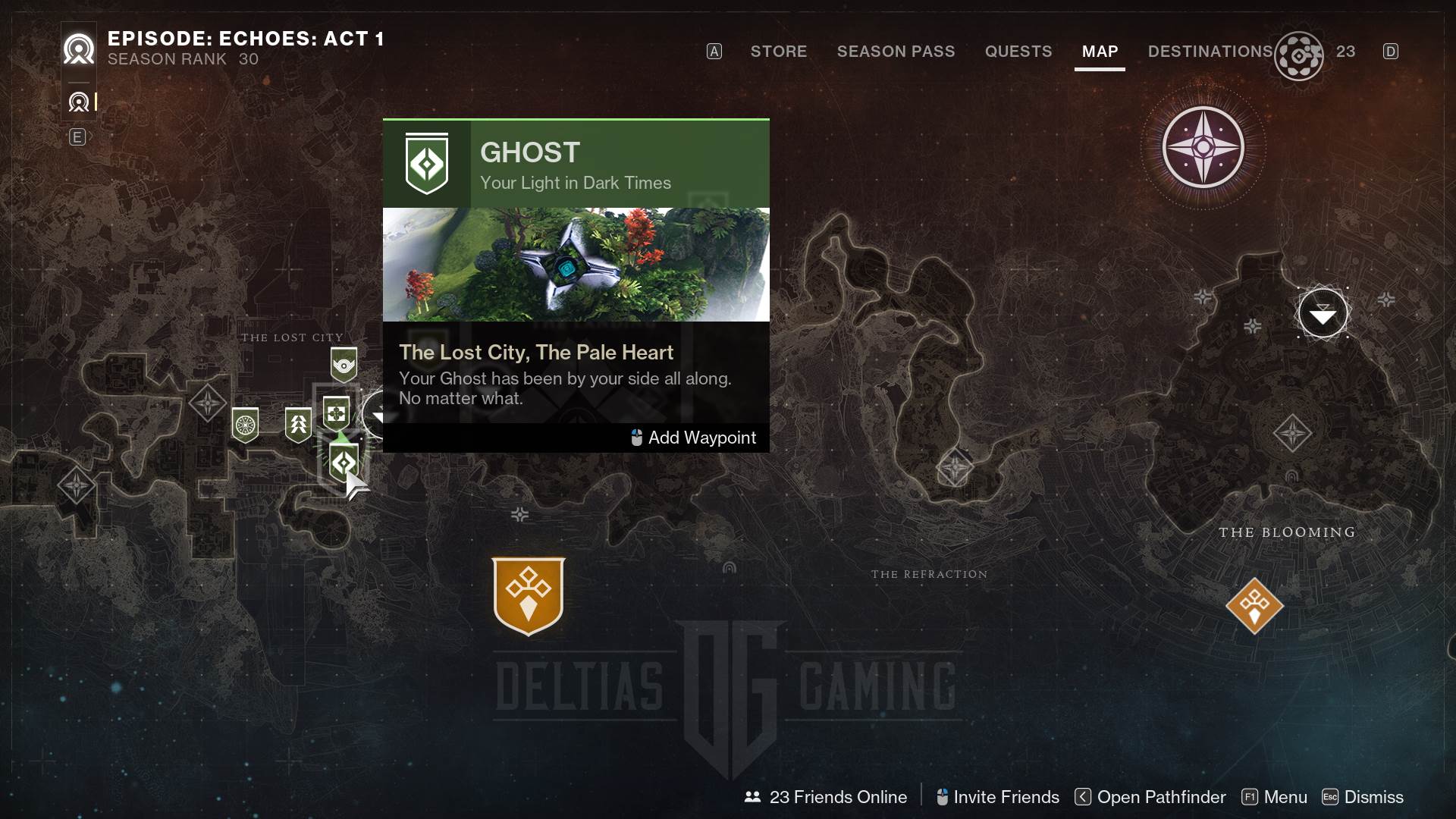
Task: Switch to the Season Pass tab
Action: (x=896, y=52)
